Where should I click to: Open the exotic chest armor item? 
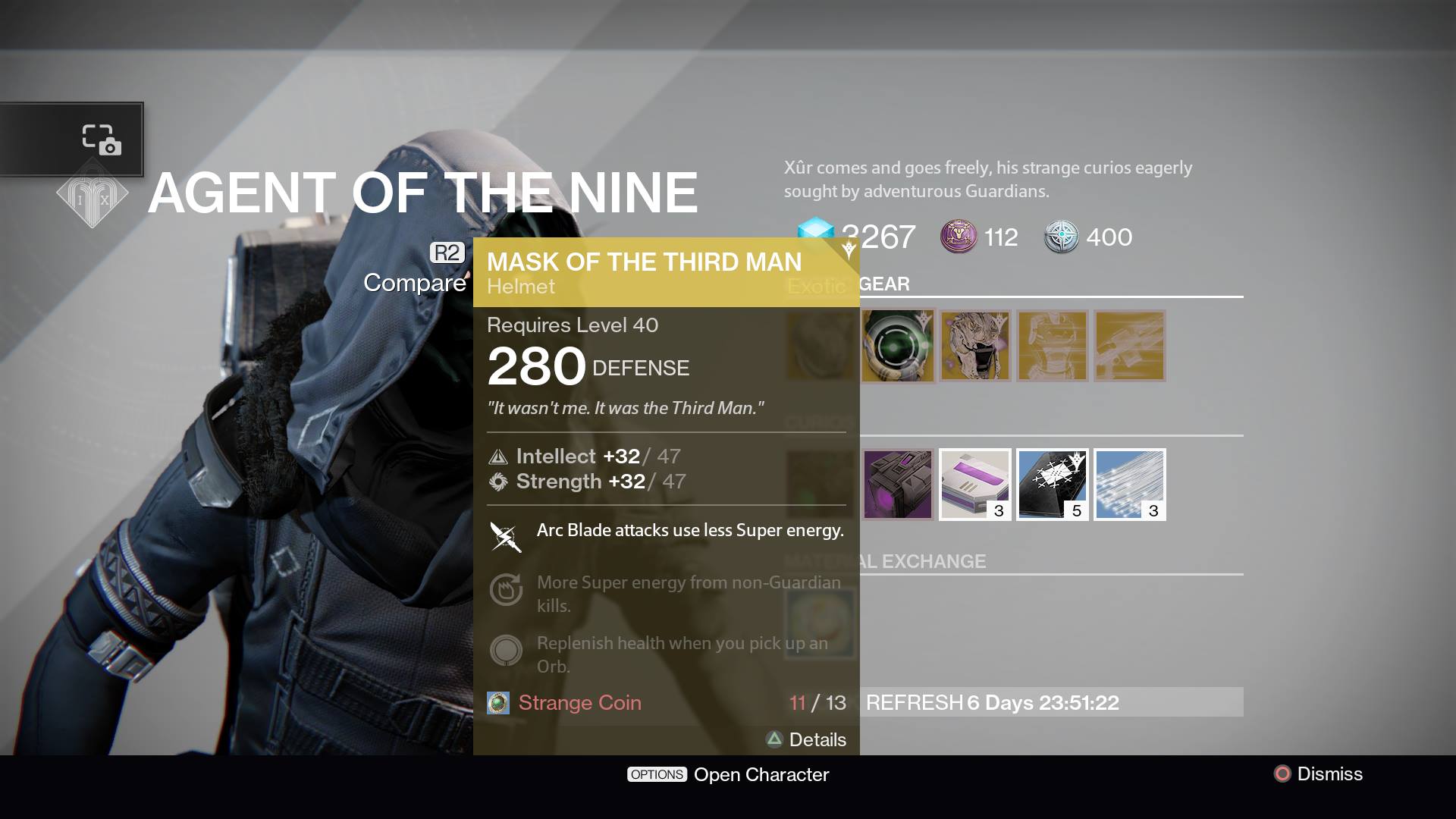click(1053, 347)
